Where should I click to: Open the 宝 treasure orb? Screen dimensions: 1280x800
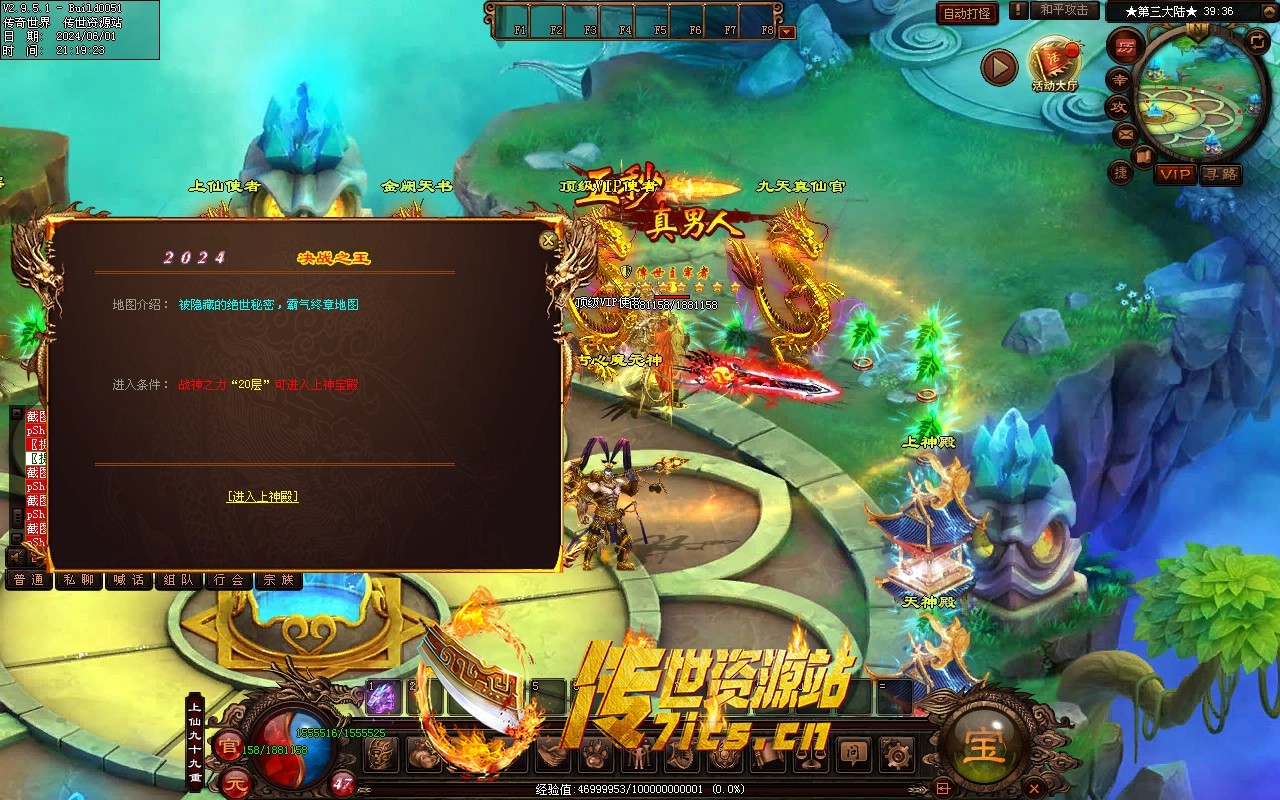(984, 747)
